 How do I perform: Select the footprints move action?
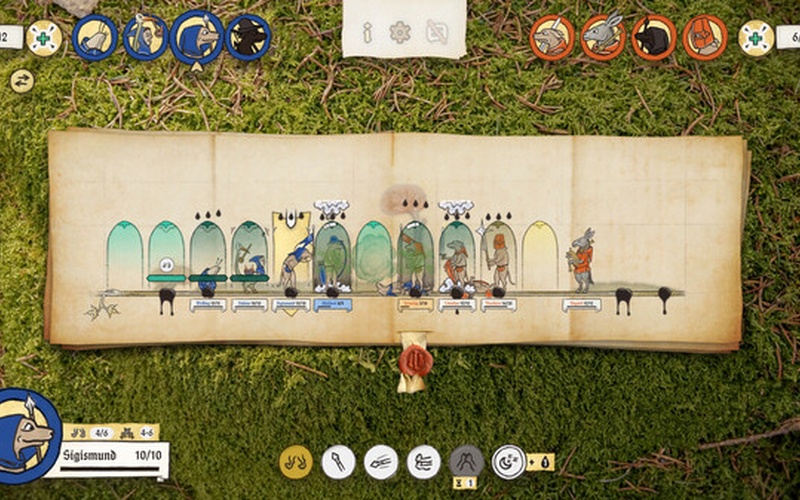pyautogui.click(x=295, y=461)
